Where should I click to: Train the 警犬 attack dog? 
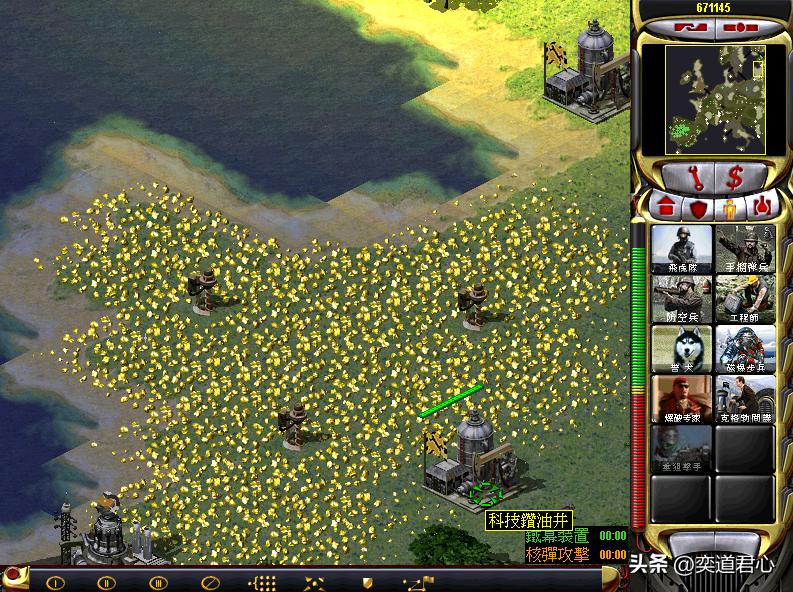point(682,348)
